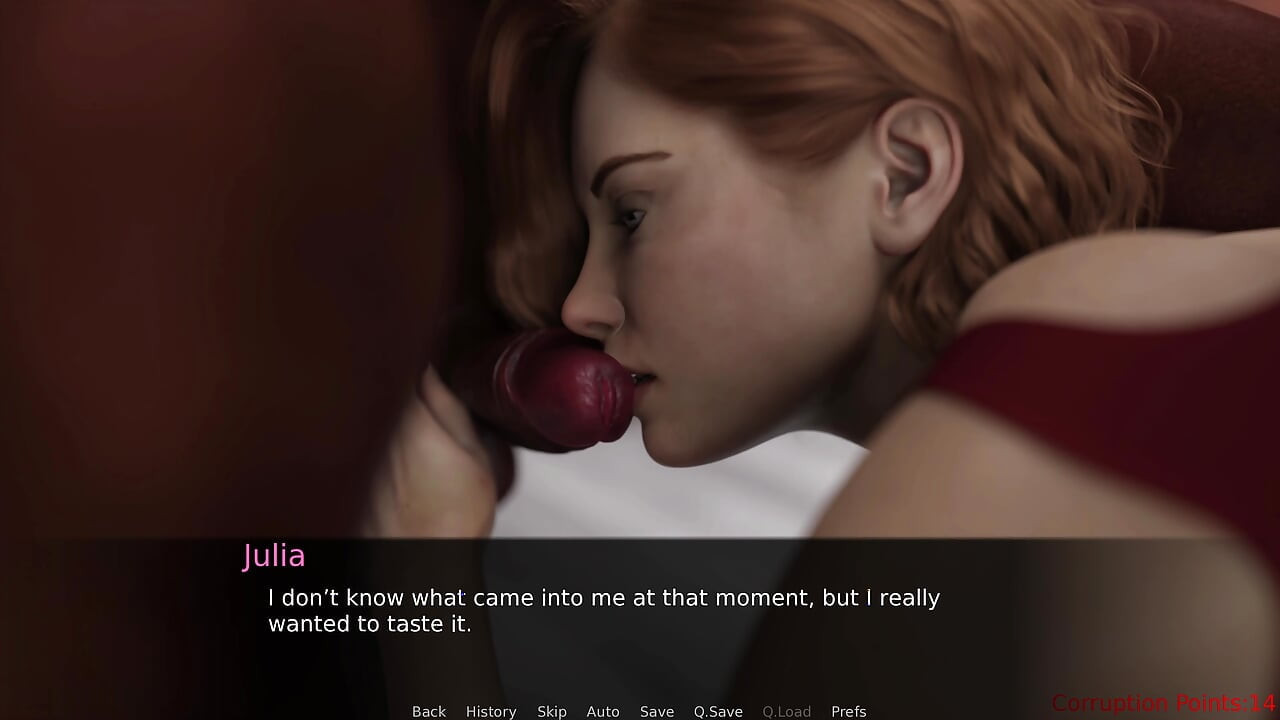The height and width of the screenshot is (720, 1280).
Task: Click Q.Save to quick save
Action: [x=718, y=711]
